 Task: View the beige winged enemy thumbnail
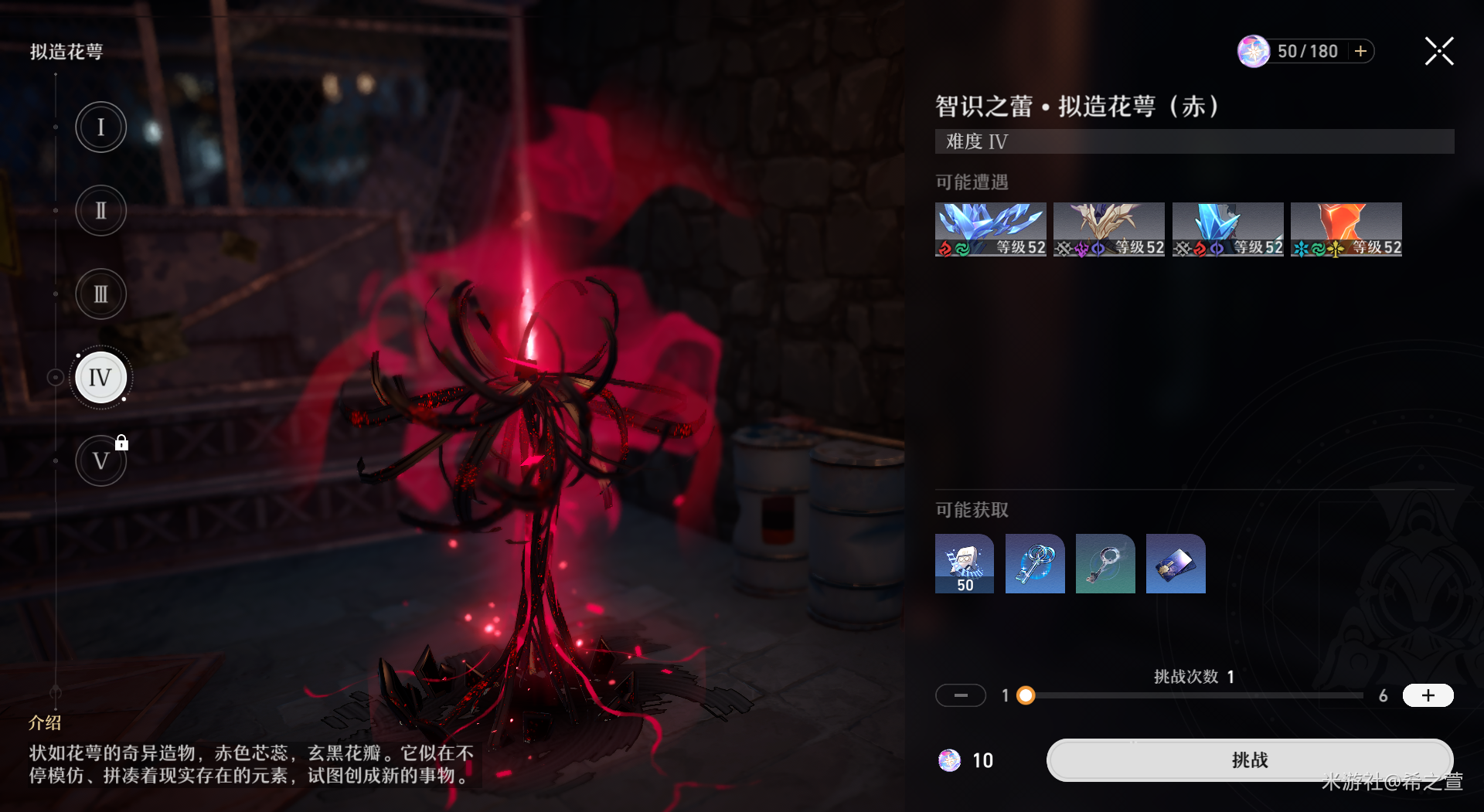tap(1108, 229)
